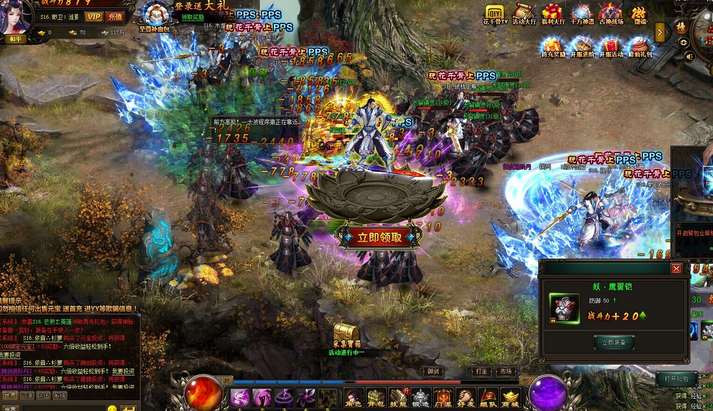Open the 福利大厅 welfare hall gift icon
The width and height of the screenshot is (713, 411).
(552, 14)
